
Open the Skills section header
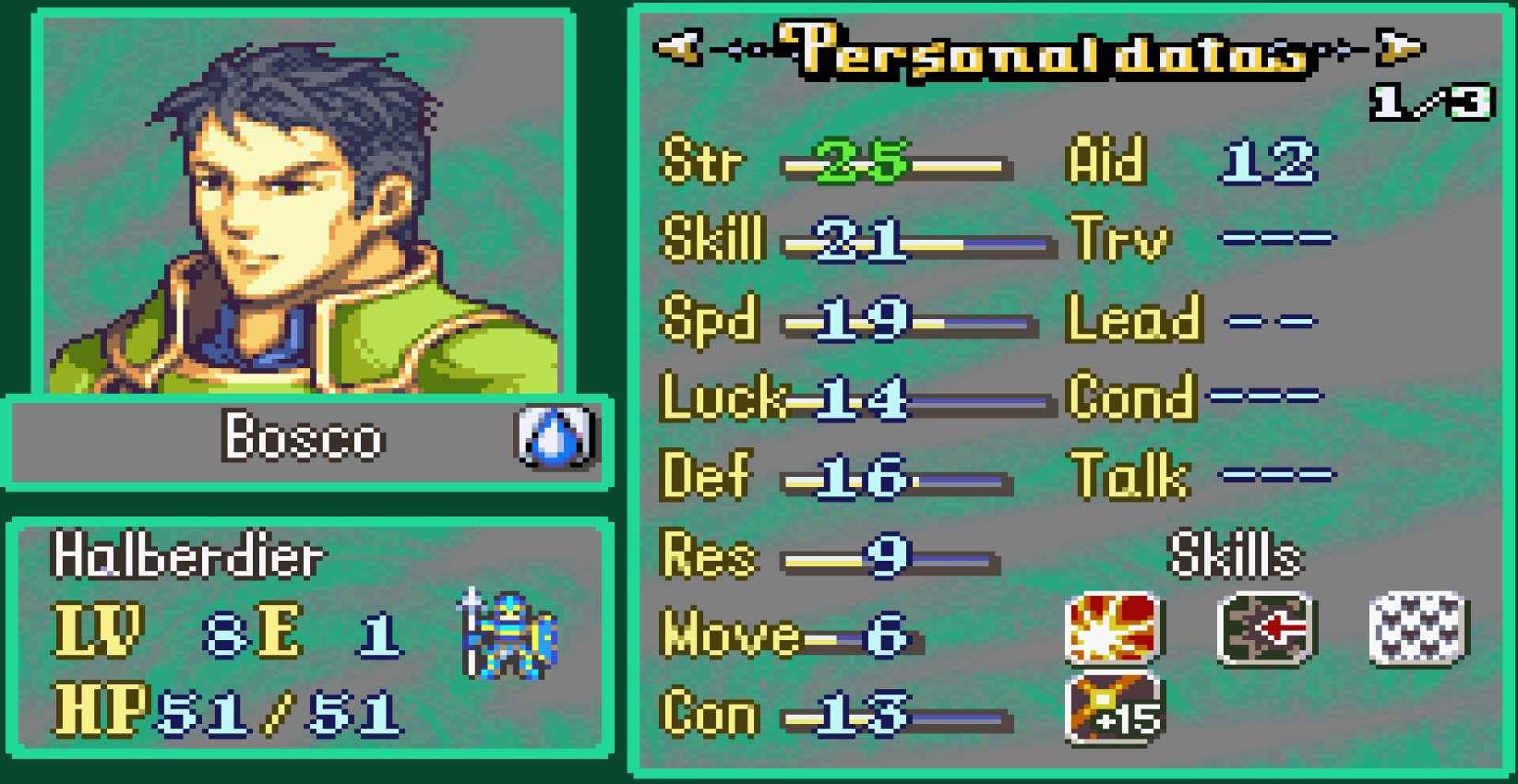1235,554
